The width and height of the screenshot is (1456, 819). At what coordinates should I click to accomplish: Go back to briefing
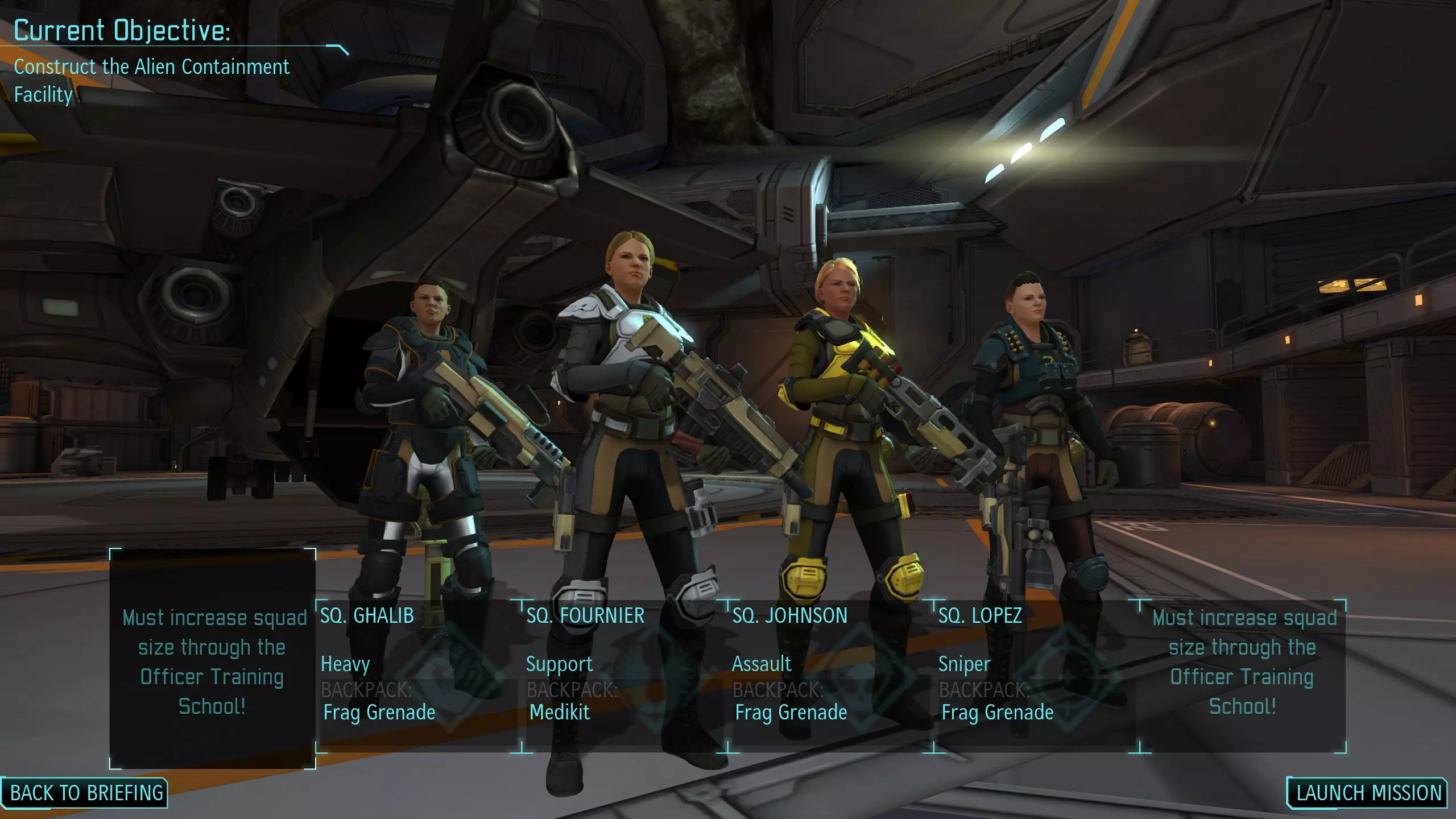point(86,793)
